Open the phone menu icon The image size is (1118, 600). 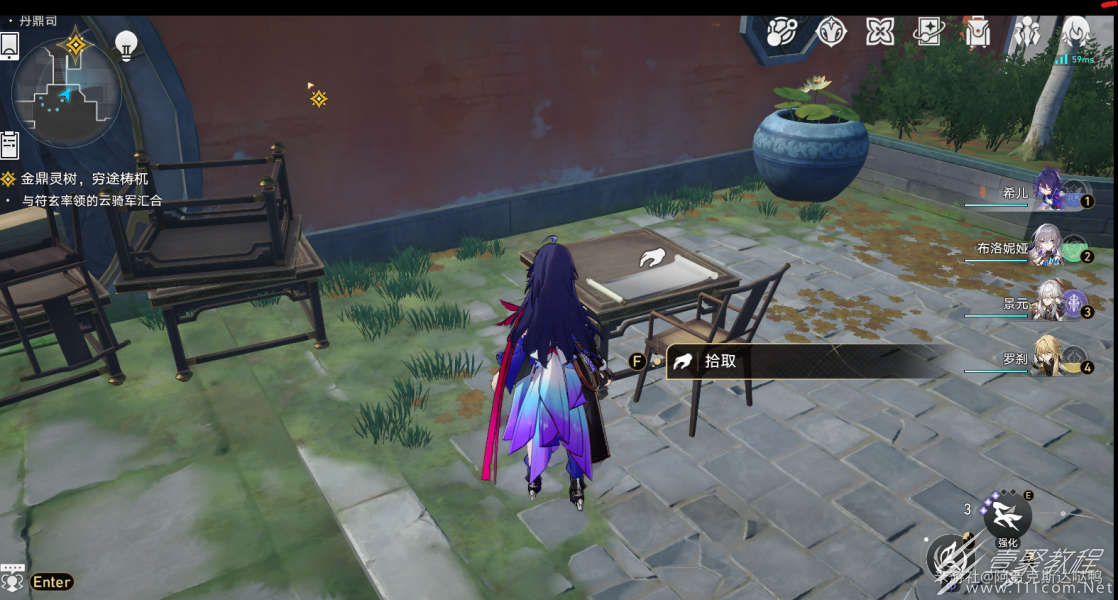(9, 46)
